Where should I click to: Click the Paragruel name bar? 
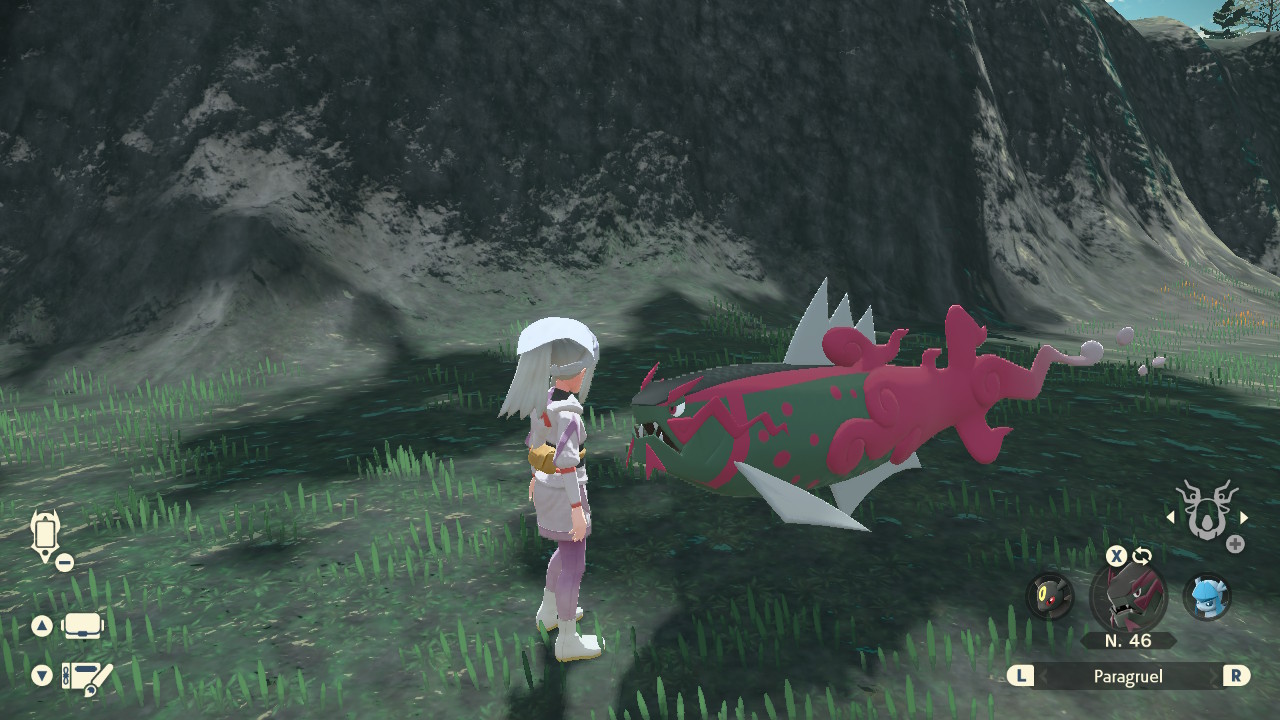1128,677
